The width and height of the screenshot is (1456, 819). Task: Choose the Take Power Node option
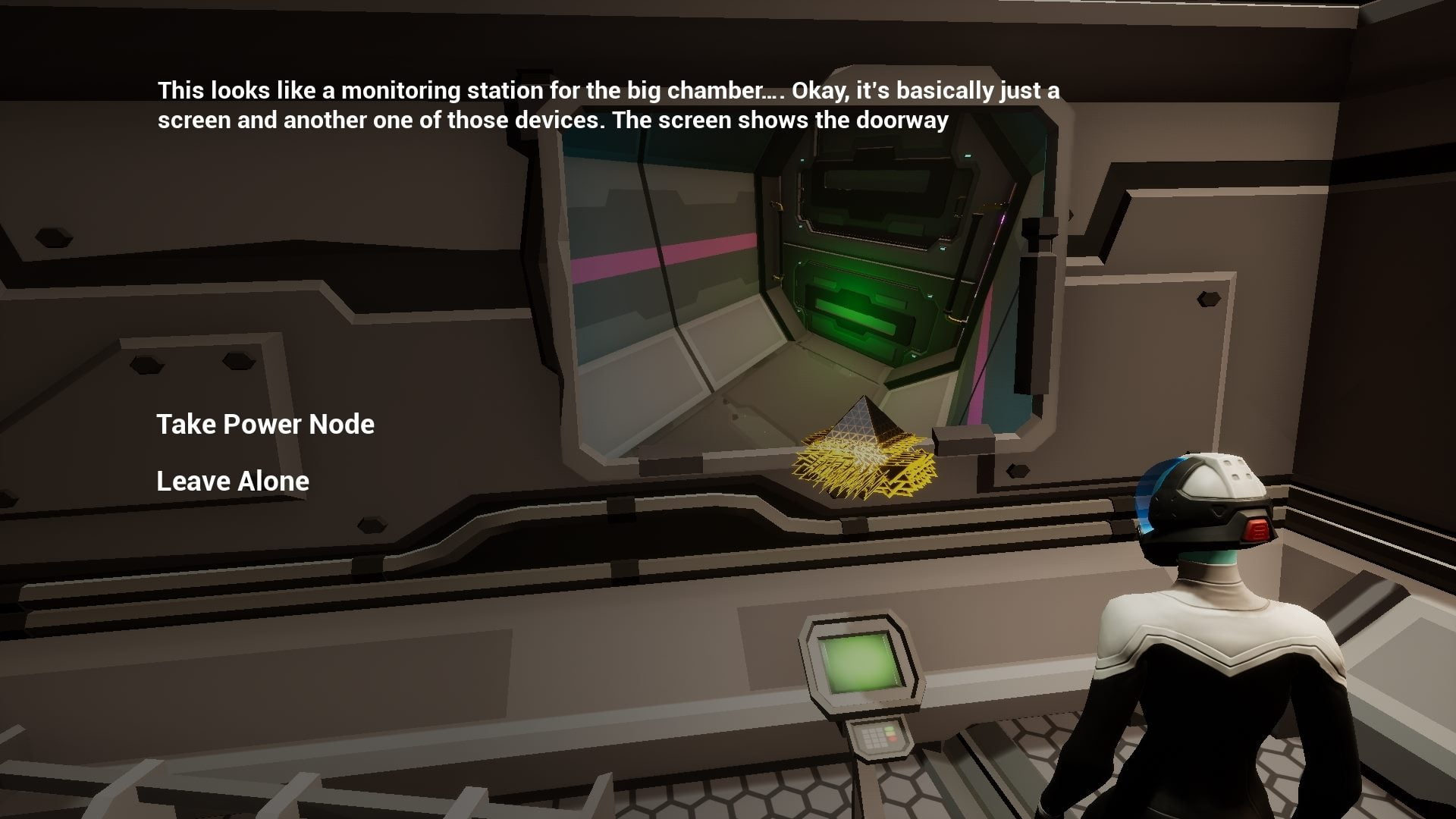[x=265, y=425]
